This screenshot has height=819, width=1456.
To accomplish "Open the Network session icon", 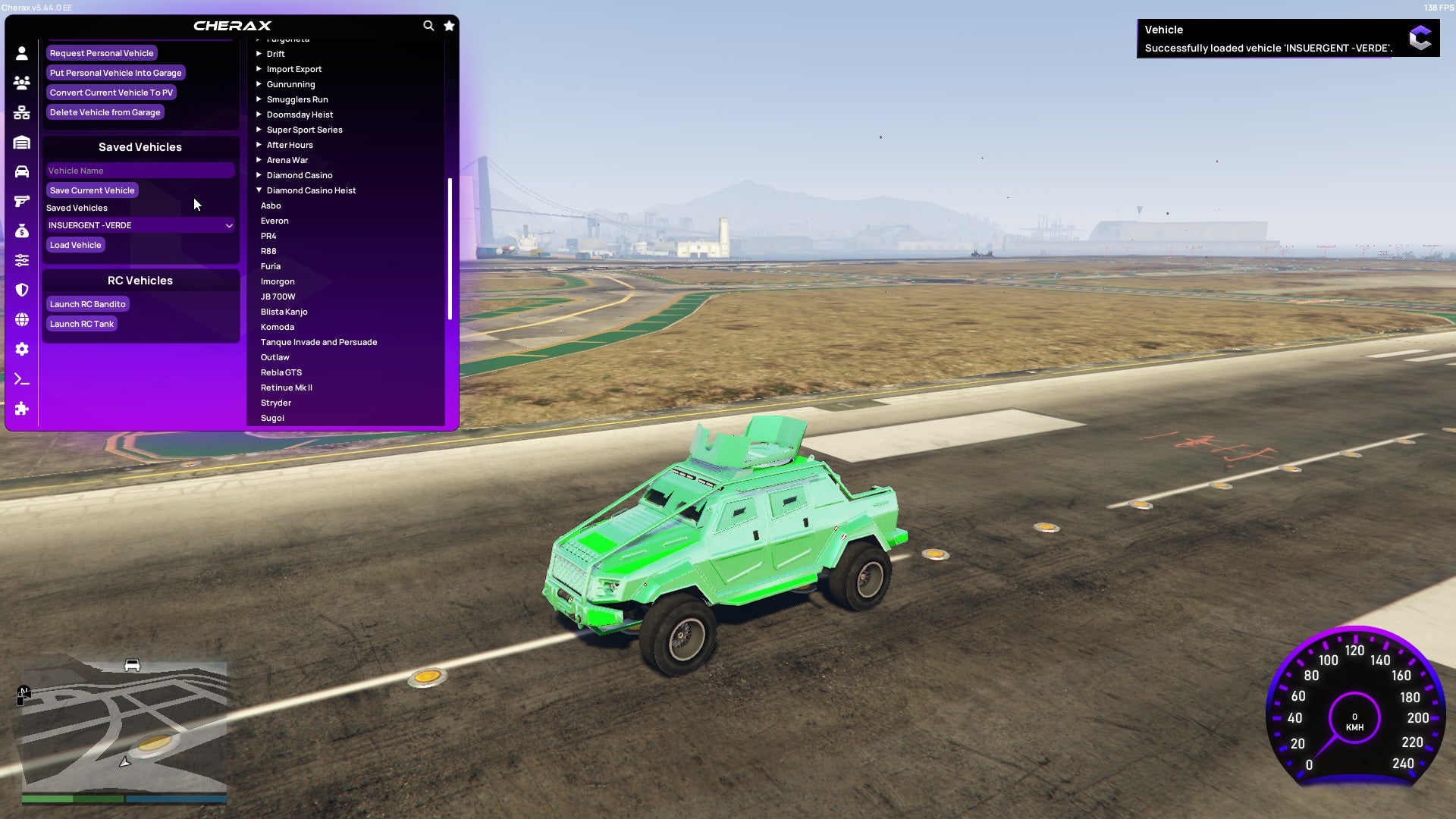I will tap(22, 112).
